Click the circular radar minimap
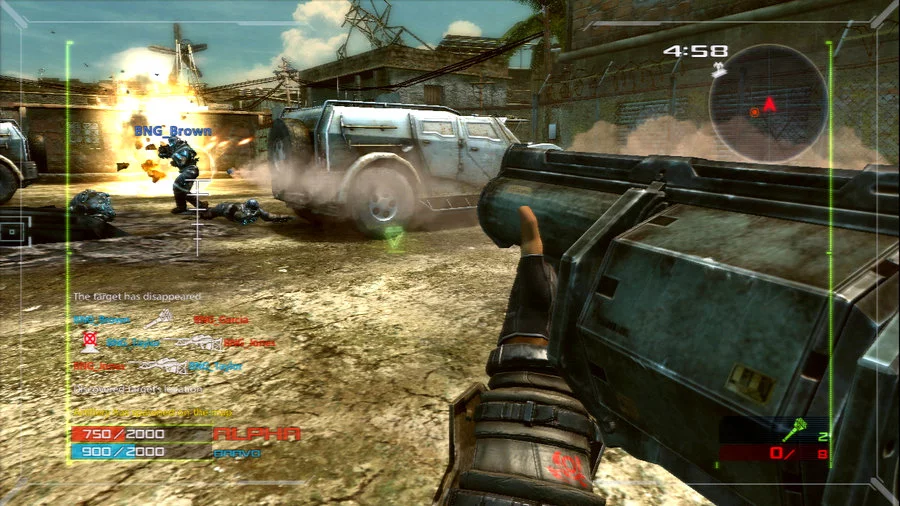The image size is (900, 506). (768, 103)
